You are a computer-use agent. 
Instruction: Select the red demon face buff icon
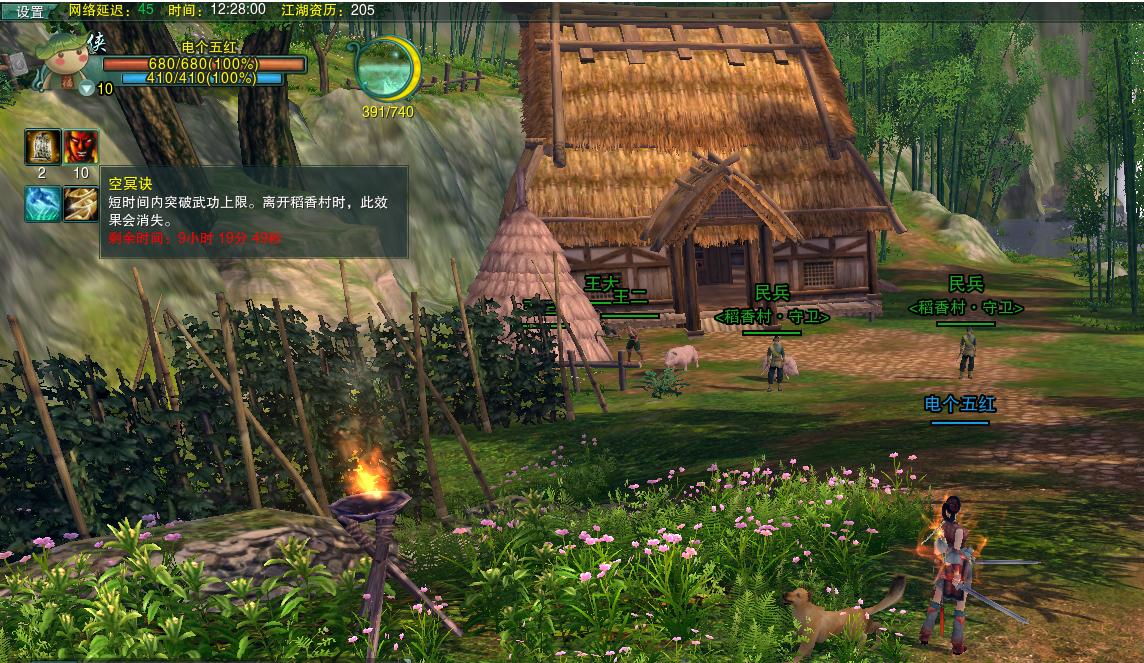pyautogui.click(x=81, y=147)
